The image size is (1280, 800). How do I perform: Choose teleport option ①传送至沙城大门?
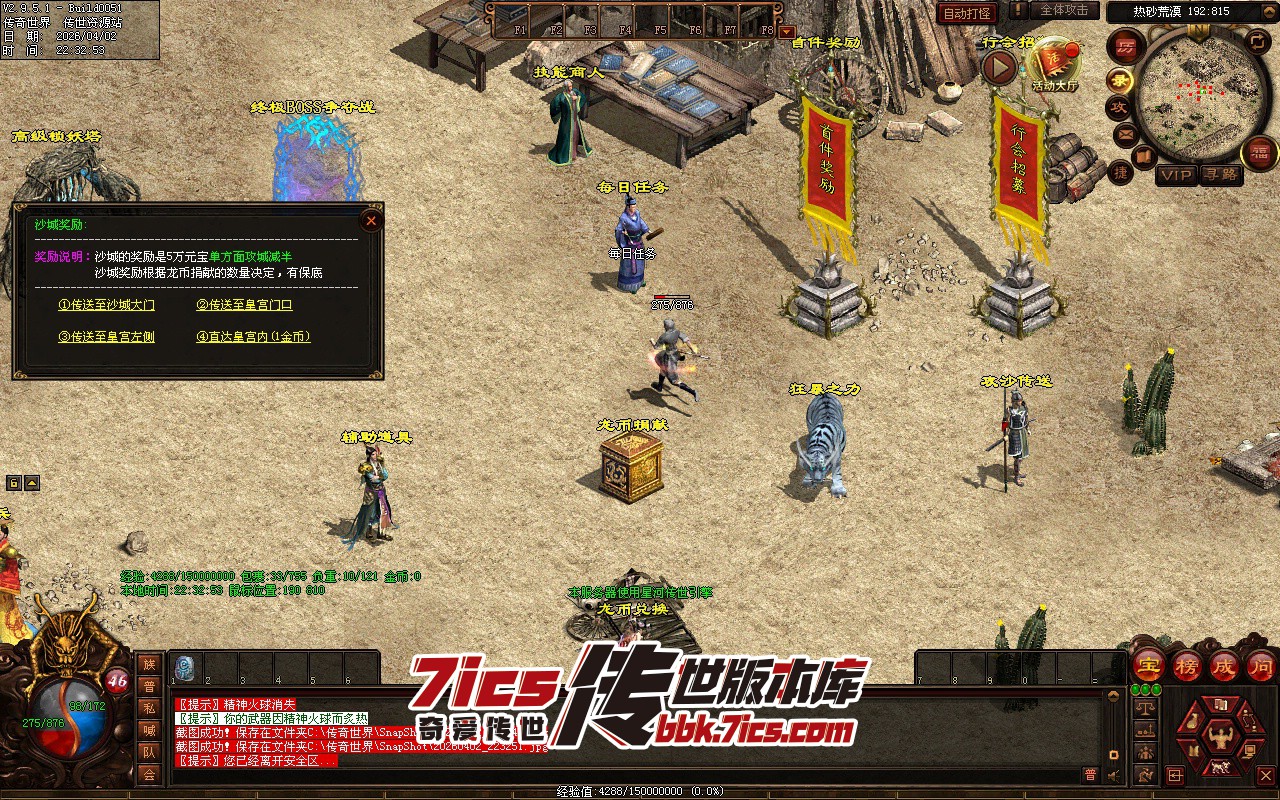(107, 305)
